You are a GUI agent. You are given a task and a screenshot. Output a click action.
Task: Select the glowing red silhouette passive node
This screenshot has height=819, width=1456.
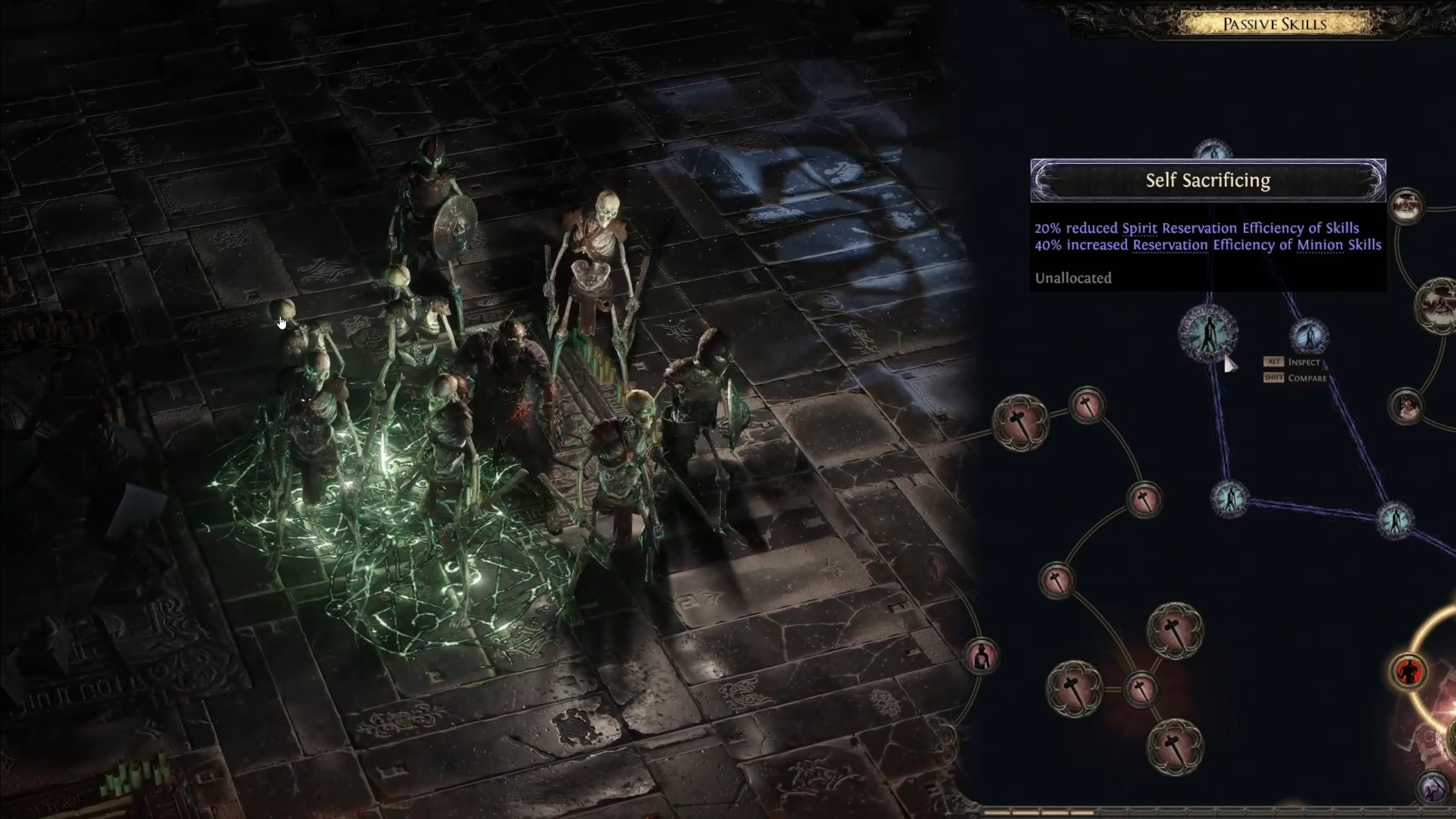coord(1407,672)
